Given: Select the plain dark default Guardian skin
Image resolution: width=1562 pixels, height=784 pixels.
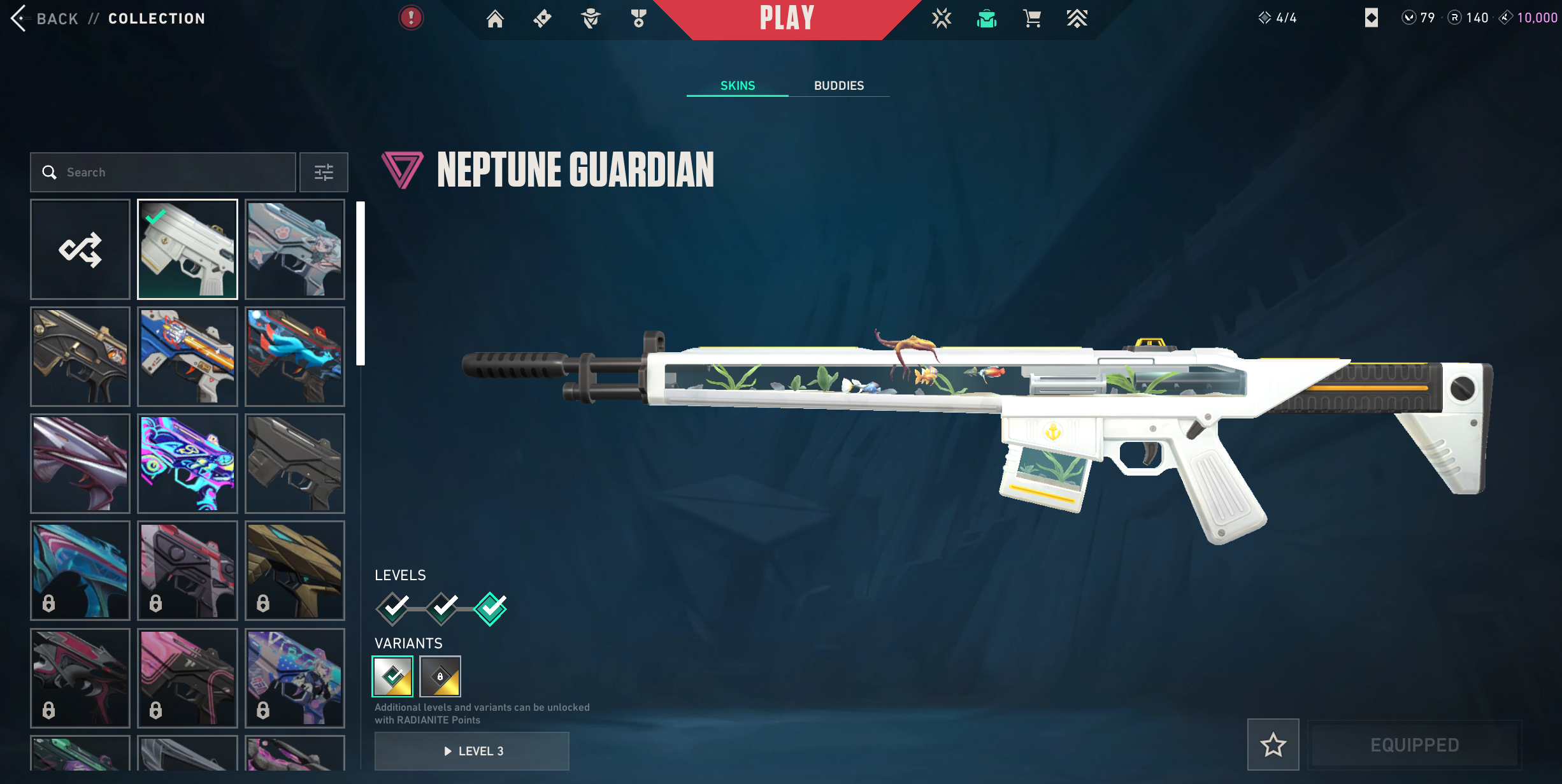Looking at the screenshot, I should [x=295, y=464].
